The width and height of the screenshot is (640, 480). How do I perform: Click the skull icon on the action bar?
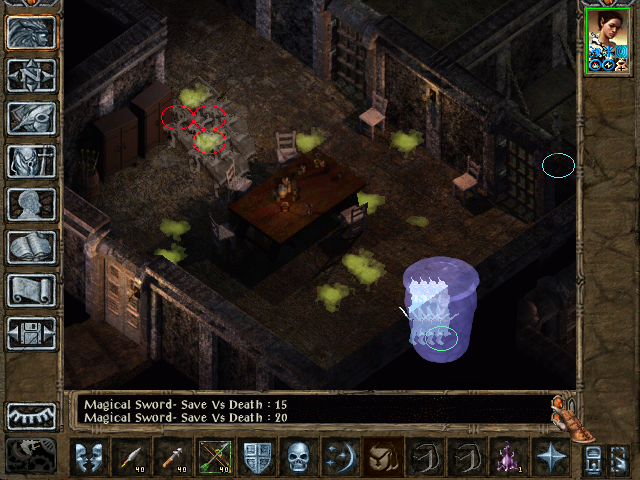[299, 458]
